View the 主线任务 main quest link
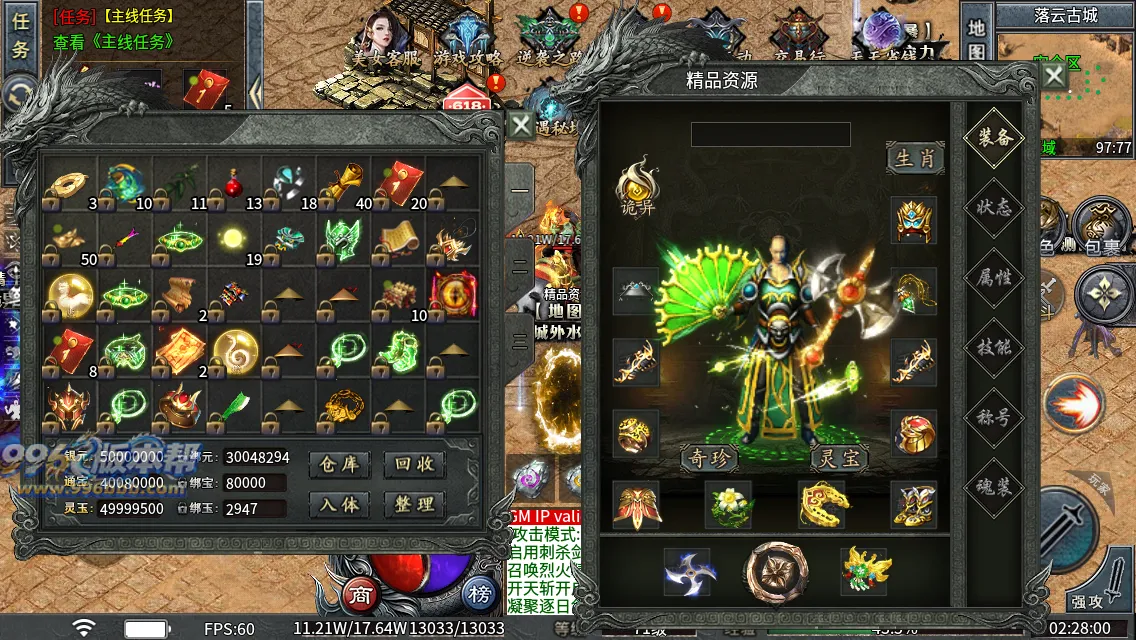This screenshot has width=1136, height=640. [x=114, y=42]
